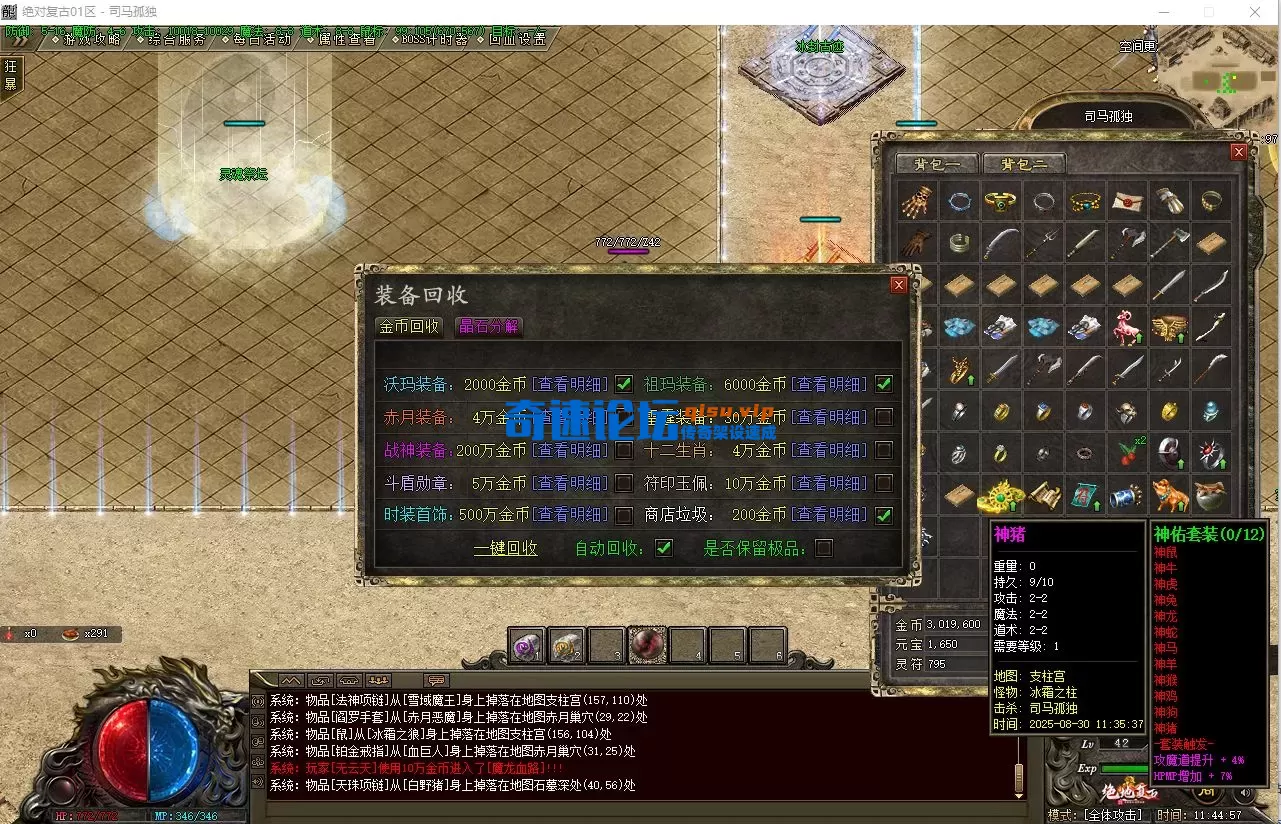Open the 背包二 backpack tab
1281x824 pixels.
point(1022,163)
